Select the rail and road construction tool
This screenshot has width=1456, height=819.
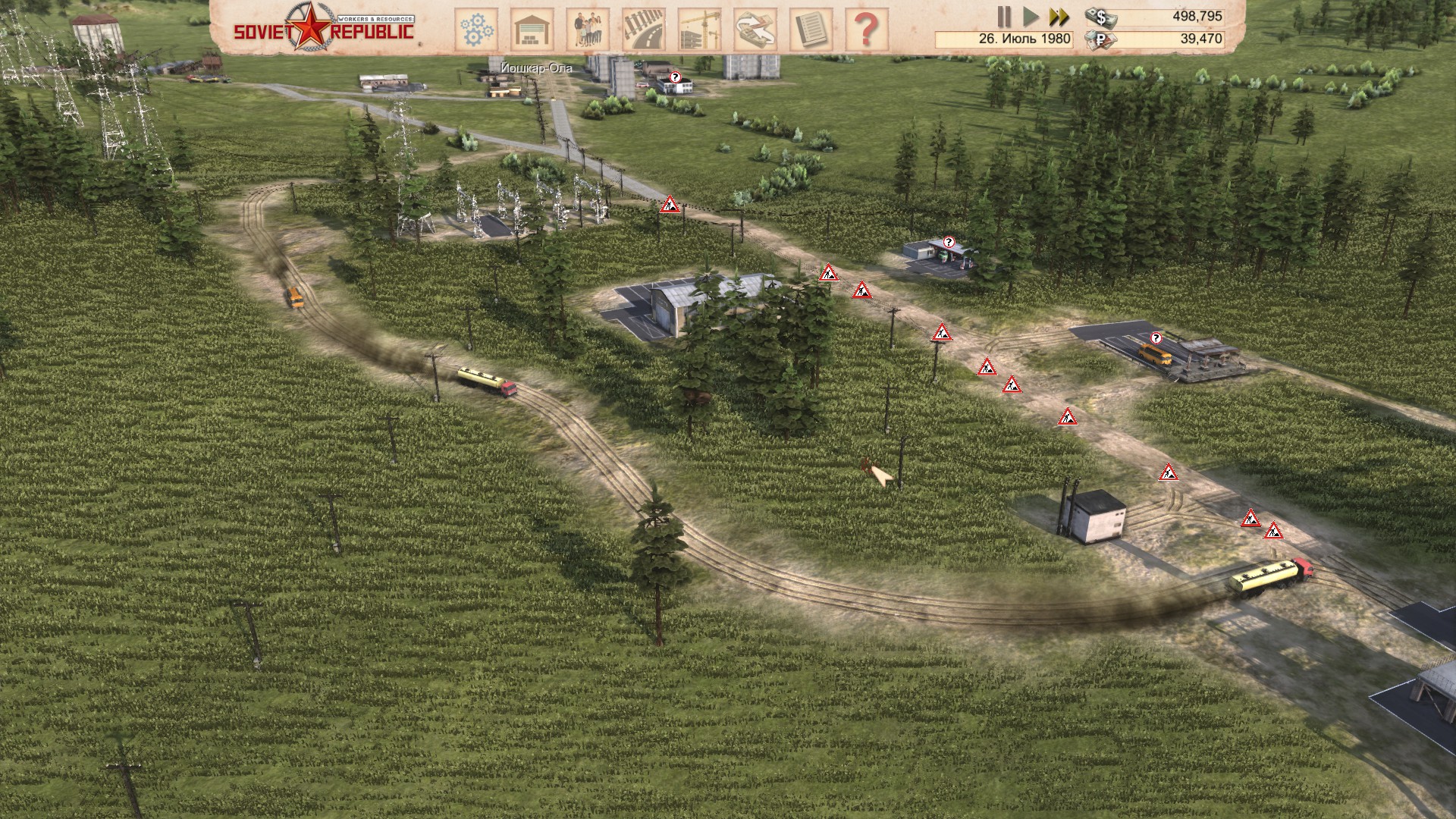point(644,30)
